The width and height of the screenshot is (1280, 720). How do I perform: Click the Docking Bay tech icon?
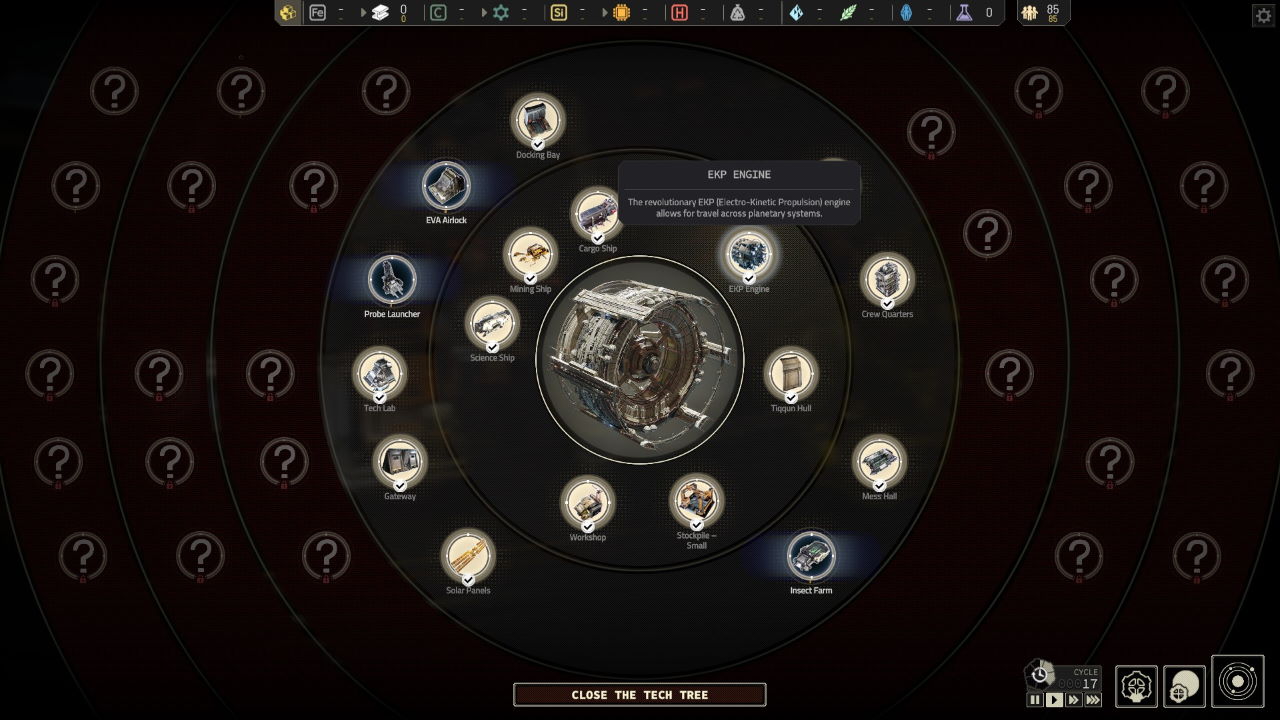click(x=538, y=121)
